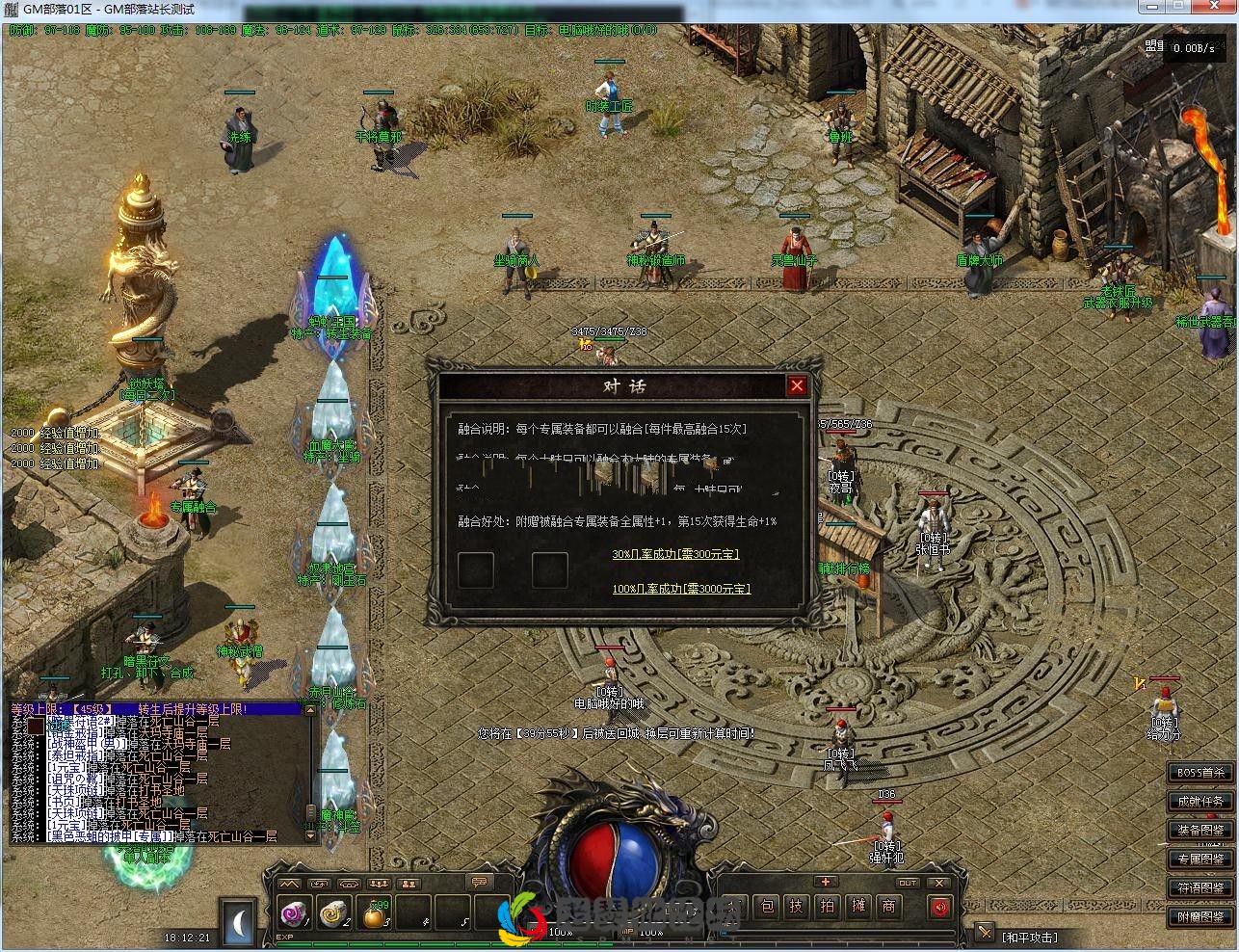Image resolution: width=1239 pixels, height=952 pixels.
Task: Open the 附魔图鉴 enchant codex
Action: click(x=1199, y=917)
